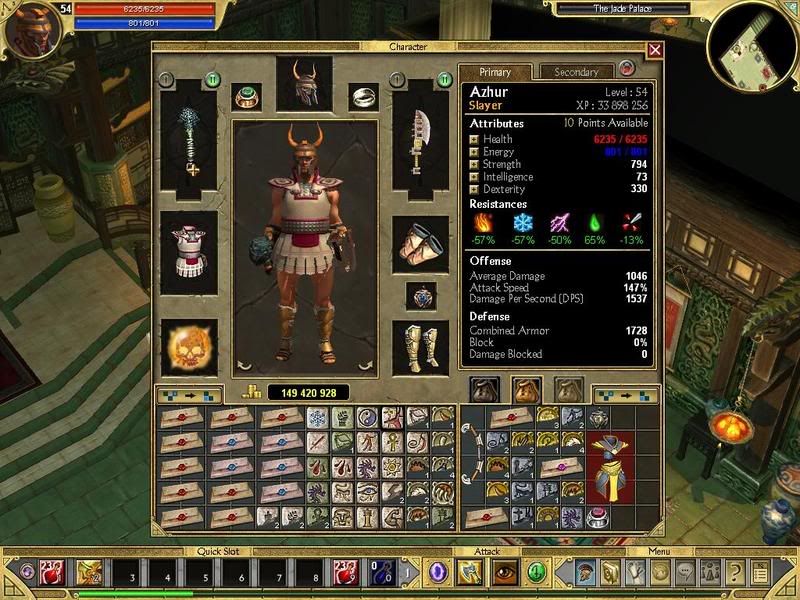Add an attribute point to Dexterity

click(x=474, y=189)
